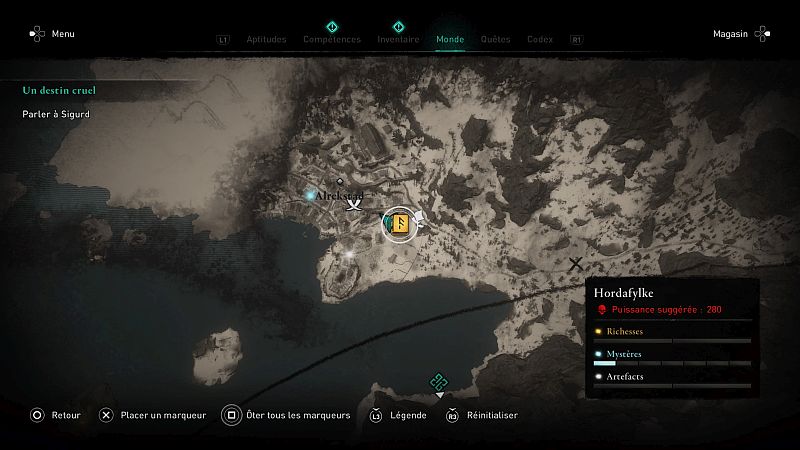Click the crossed axes marker near Alrekstad
The width and height of the screenshot is (800, 450).
pyautogui.click(x=353, y=205)
